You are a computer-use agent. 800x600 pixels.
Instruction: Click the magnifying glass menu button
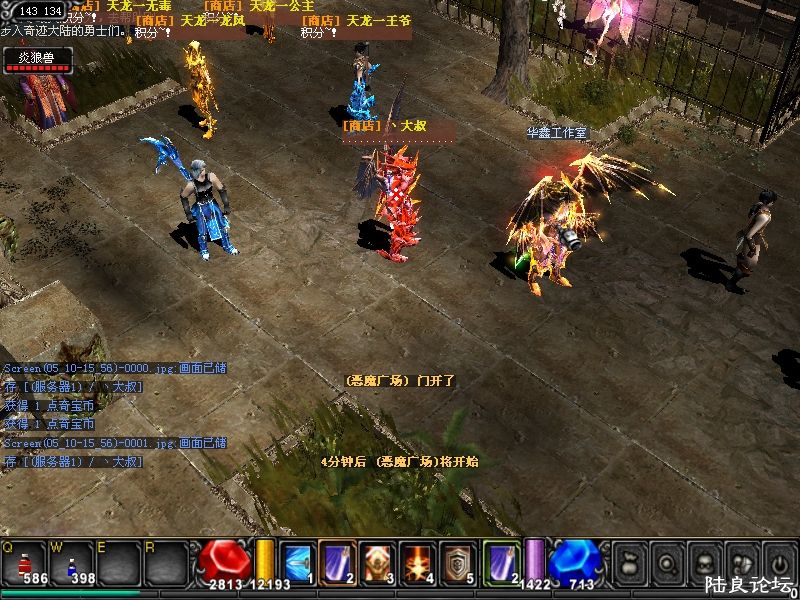(666, 561)
